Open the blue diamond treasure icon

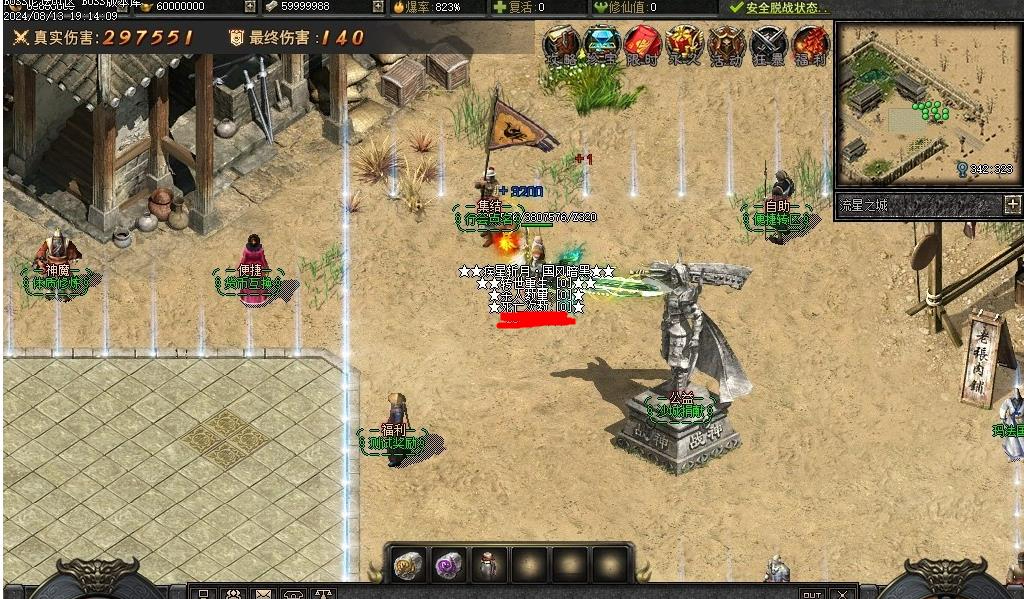pyautogui.click(x=603, y=45)
